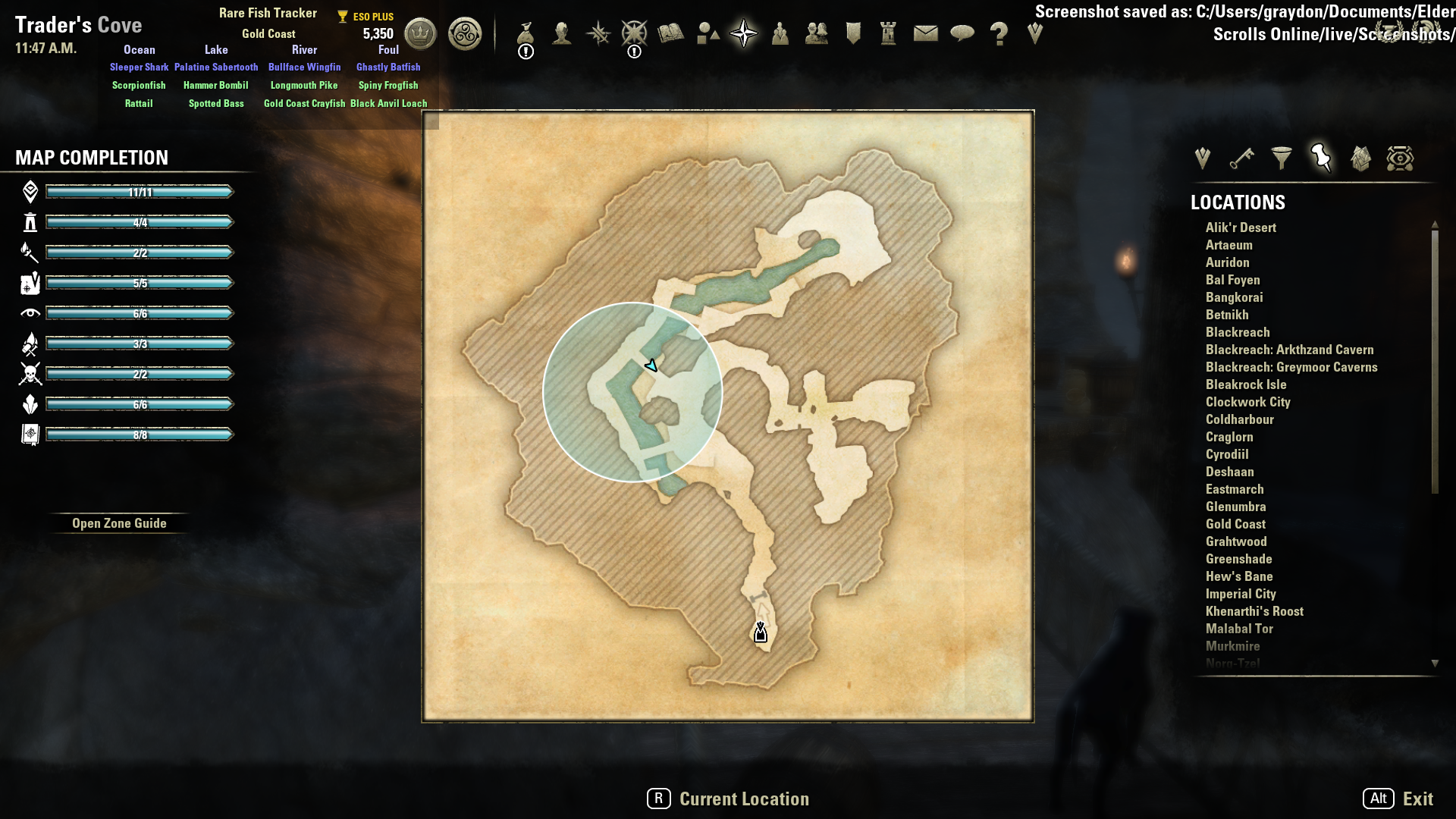Open the inventory bag icon
The image size is (1456, 819).
(526, 34)
